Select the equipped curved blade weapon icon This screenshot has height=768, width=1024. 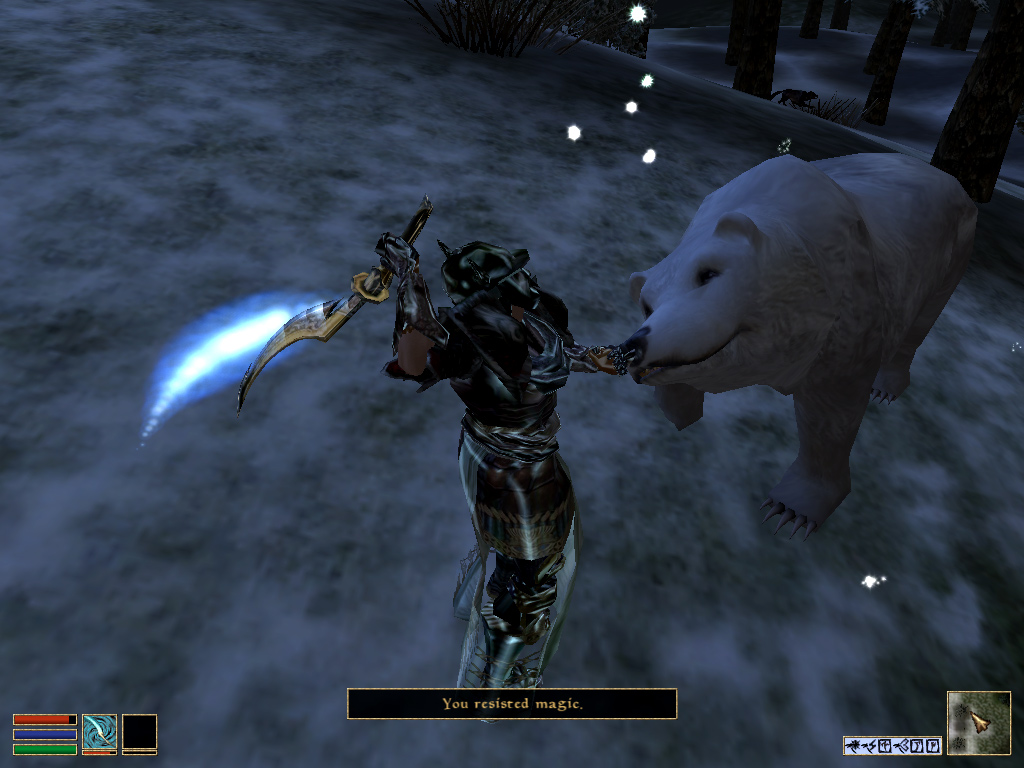(x=99, y=731)
